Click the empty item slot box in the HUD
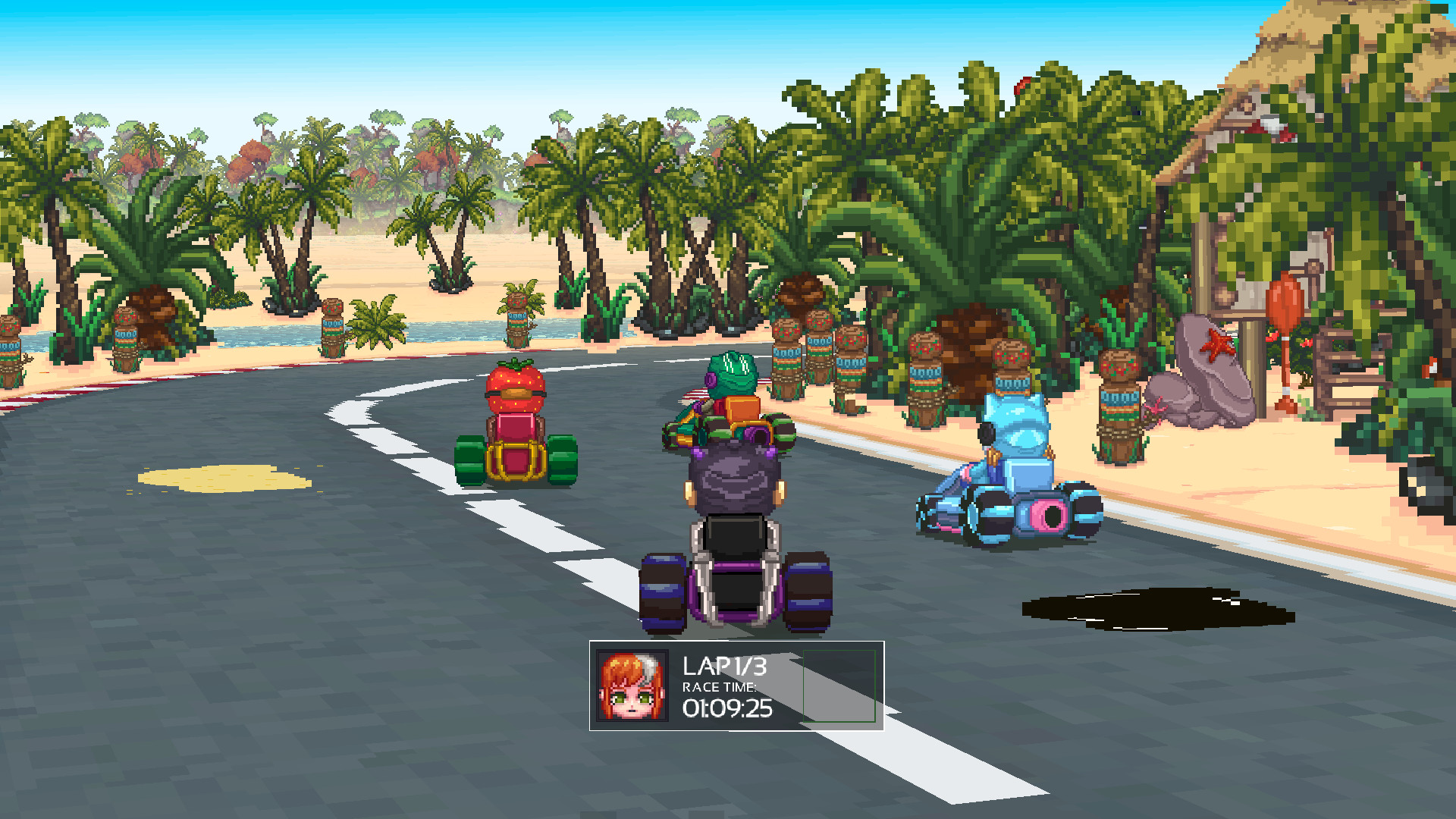Screen dimensions: 1456x819 point(838,685)
